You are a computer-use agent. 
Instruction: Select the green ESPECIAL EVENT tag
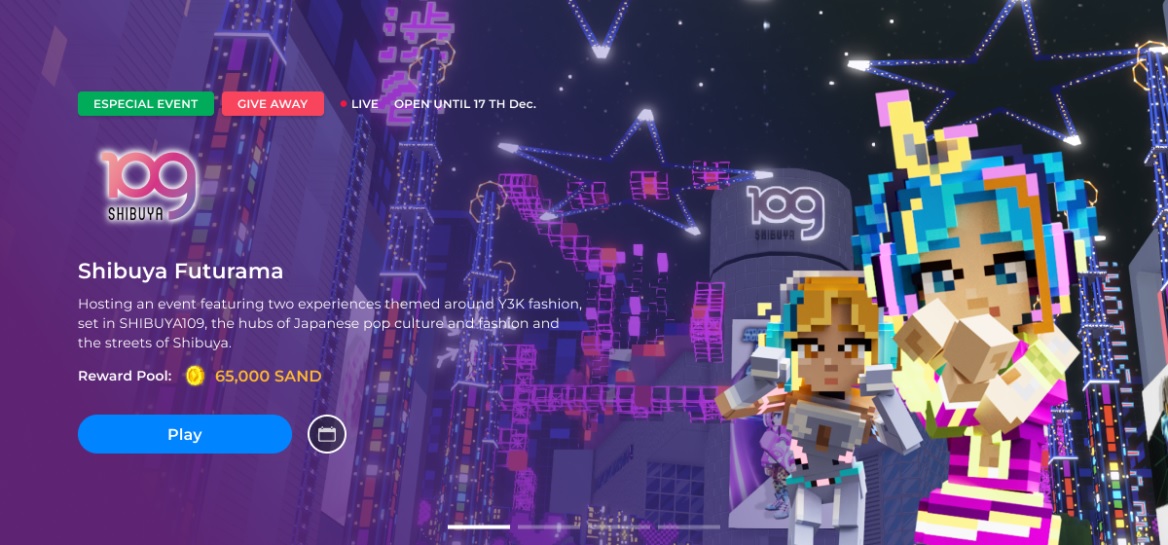(x=145, y=104)
